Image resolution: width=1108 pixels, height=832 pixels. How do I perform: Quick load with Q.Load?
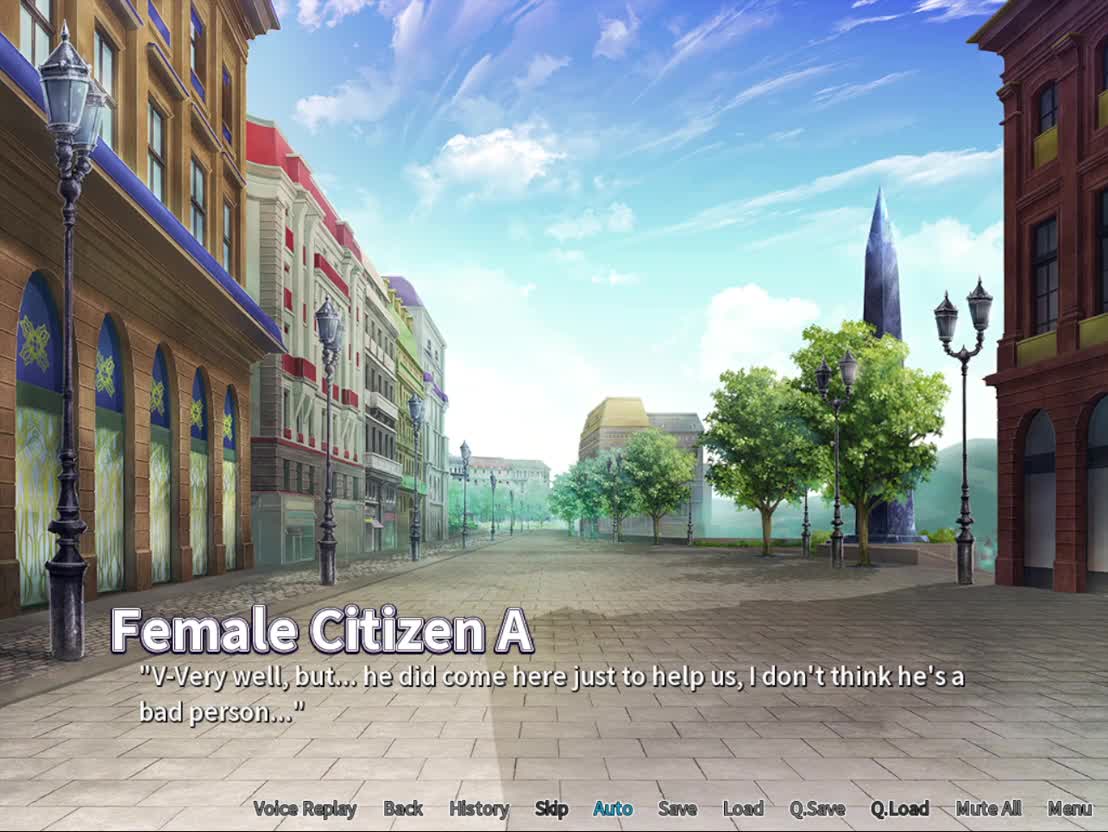pos(899,809)
